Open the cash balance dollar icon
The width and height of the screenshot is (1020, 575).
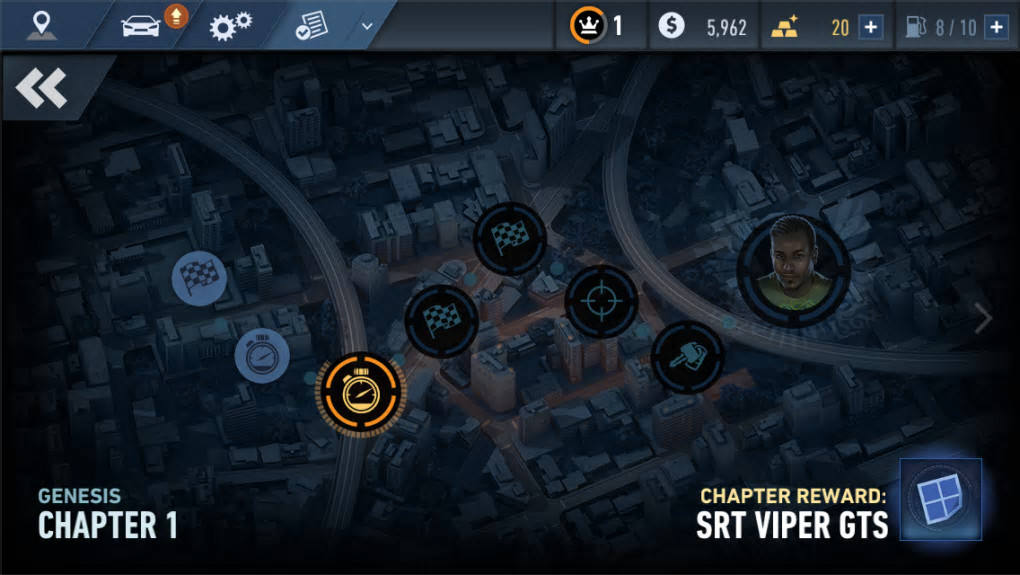(x=672, y=27)
